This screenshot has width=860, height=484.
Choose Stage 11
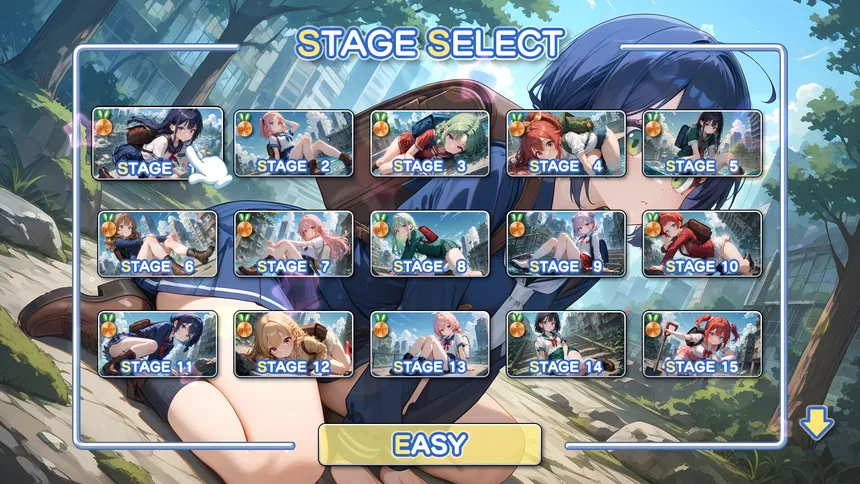pyautogui.click(x=157, y=344)
